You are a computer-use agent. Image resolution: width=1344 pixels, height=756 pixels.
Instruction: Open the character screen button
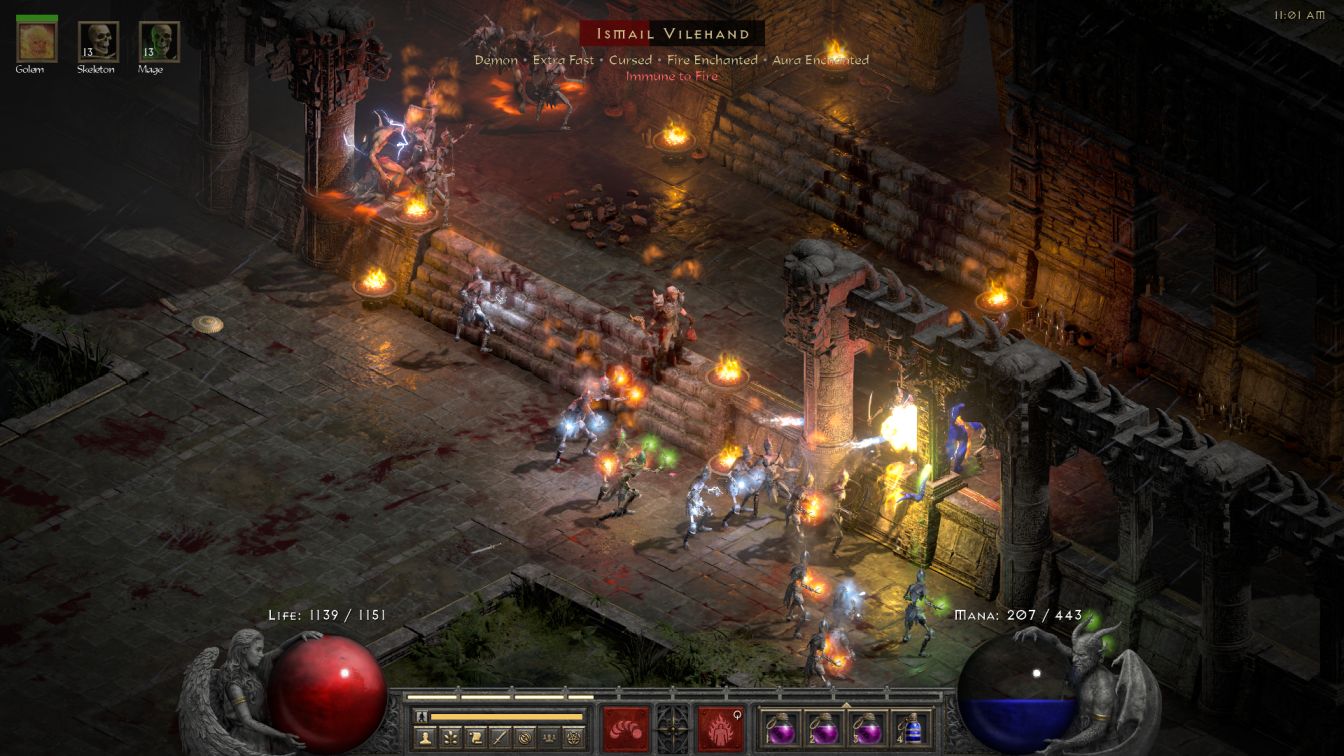click(x=425, y=738)
